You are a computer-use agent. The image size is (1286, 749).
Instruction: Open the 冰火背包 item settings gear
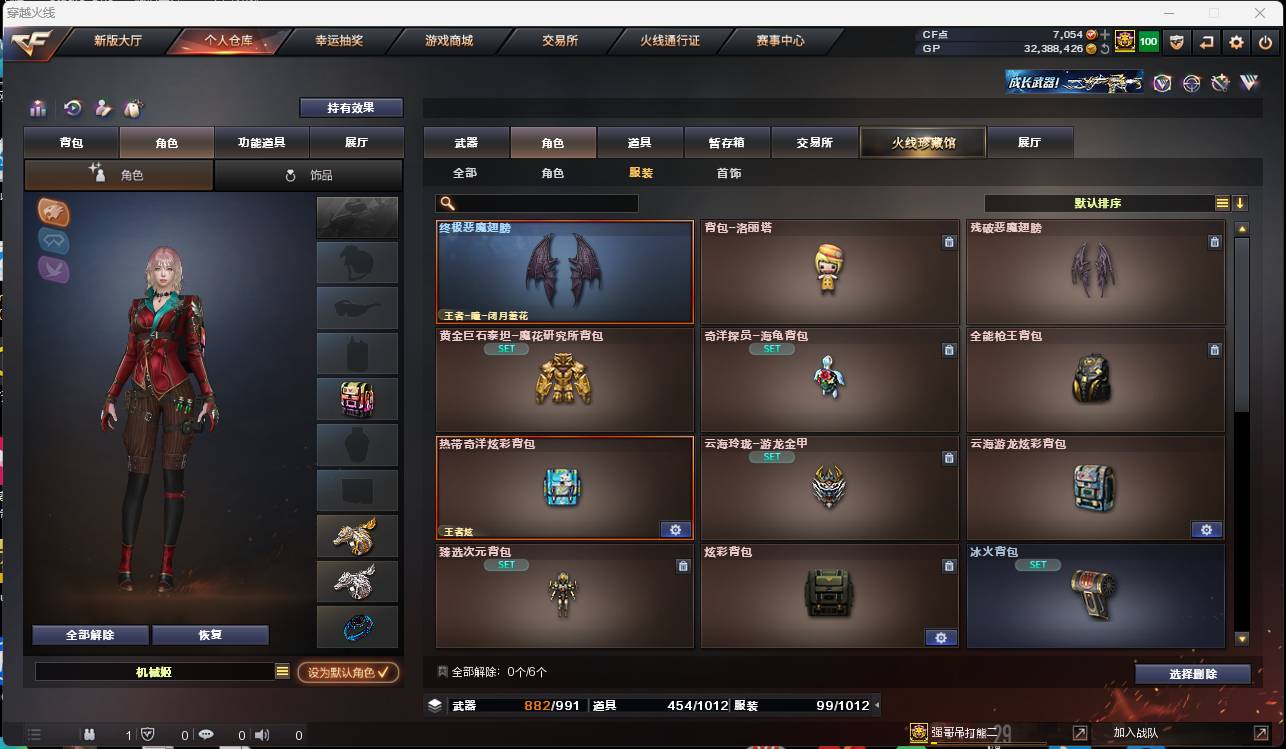(x=1206, y=637)
